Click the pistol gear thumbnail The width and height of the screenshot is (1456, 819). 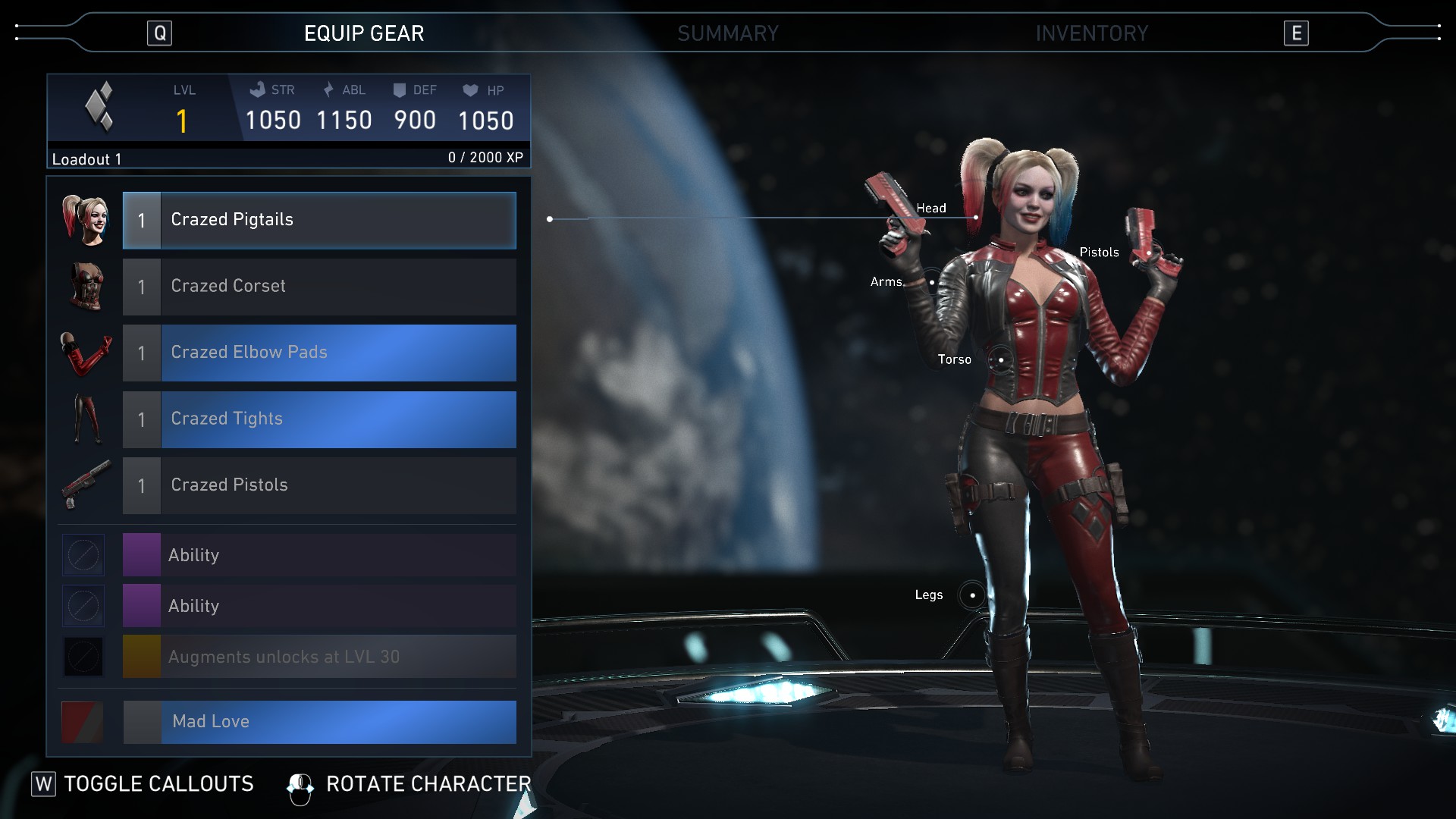click(86, 485)
